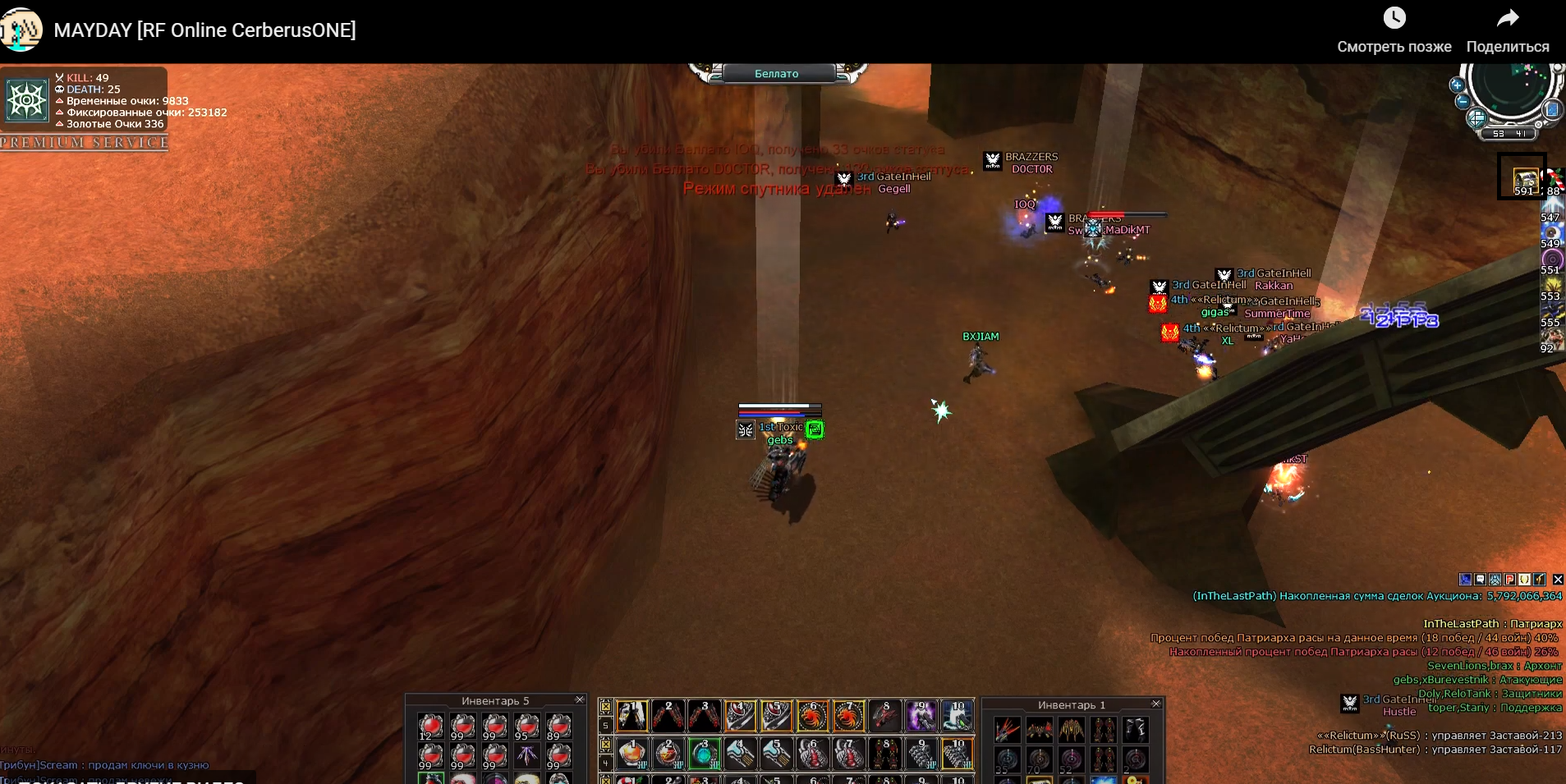The image size is (1566, 784).
Task: Click the eye buff icon numbered 549
Action: (1551, 232)
